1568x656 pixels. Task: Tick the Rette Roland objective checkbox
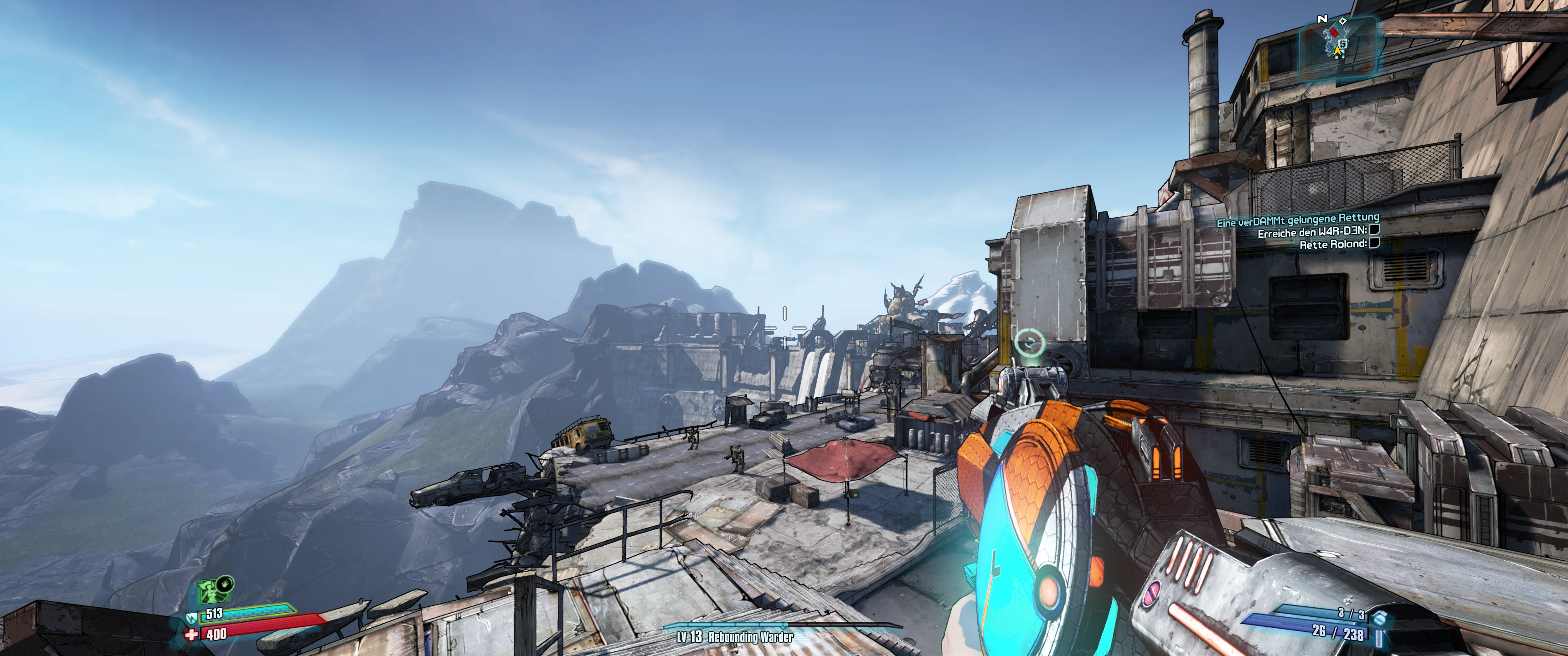(x=1374, y=243)
